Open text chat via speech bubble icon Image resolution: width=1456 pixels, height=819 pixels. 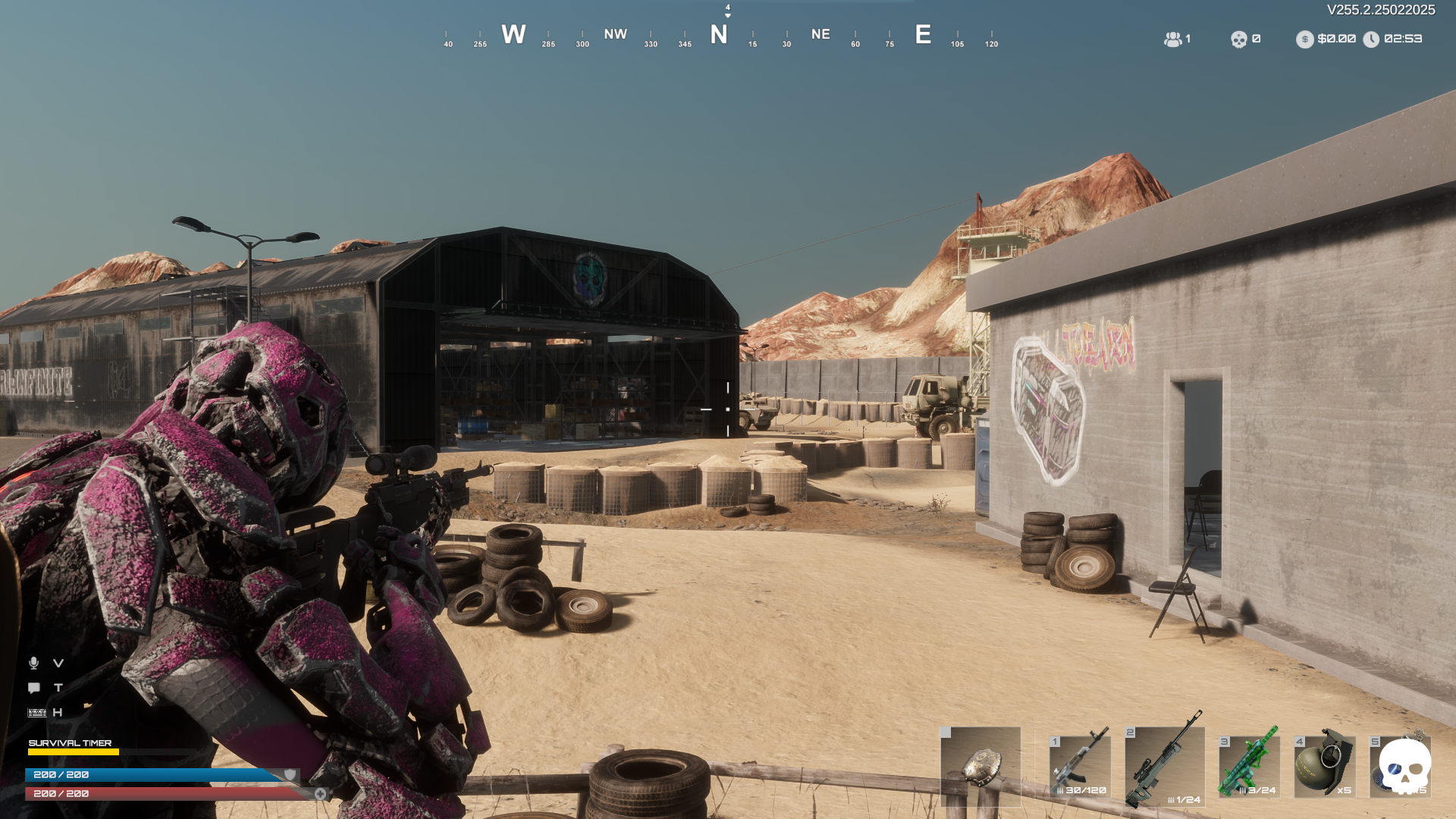(x=34, y=688)
